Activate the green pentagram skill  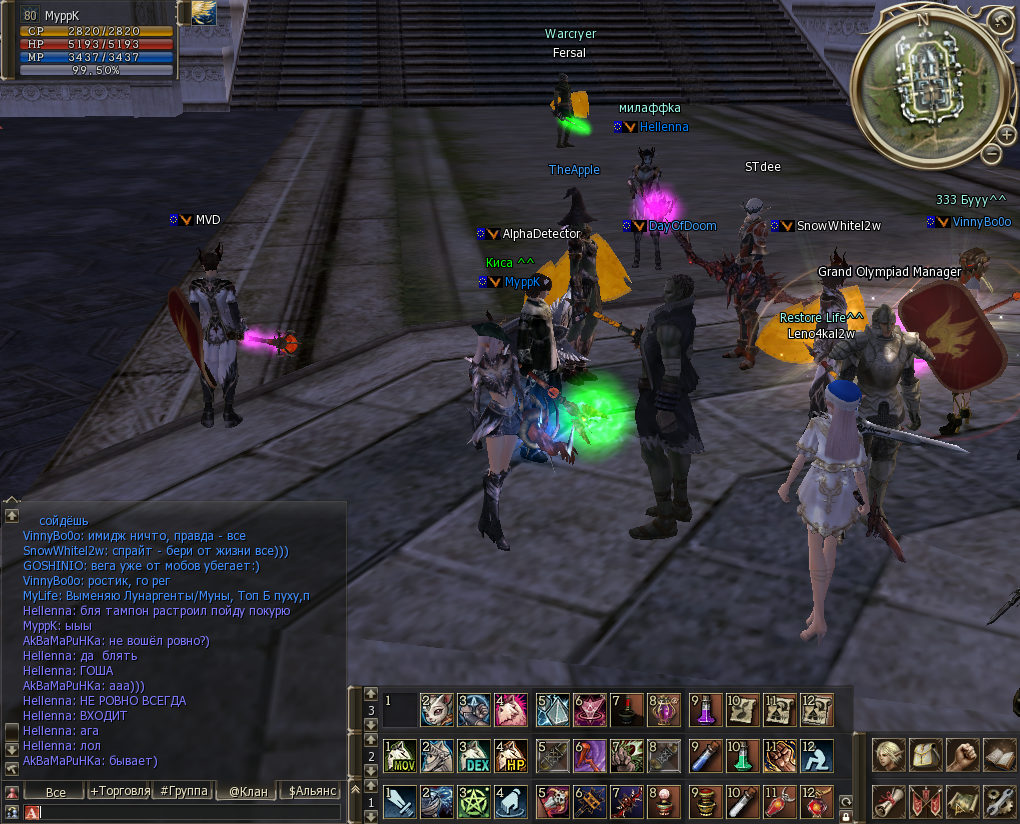[474, 802]
